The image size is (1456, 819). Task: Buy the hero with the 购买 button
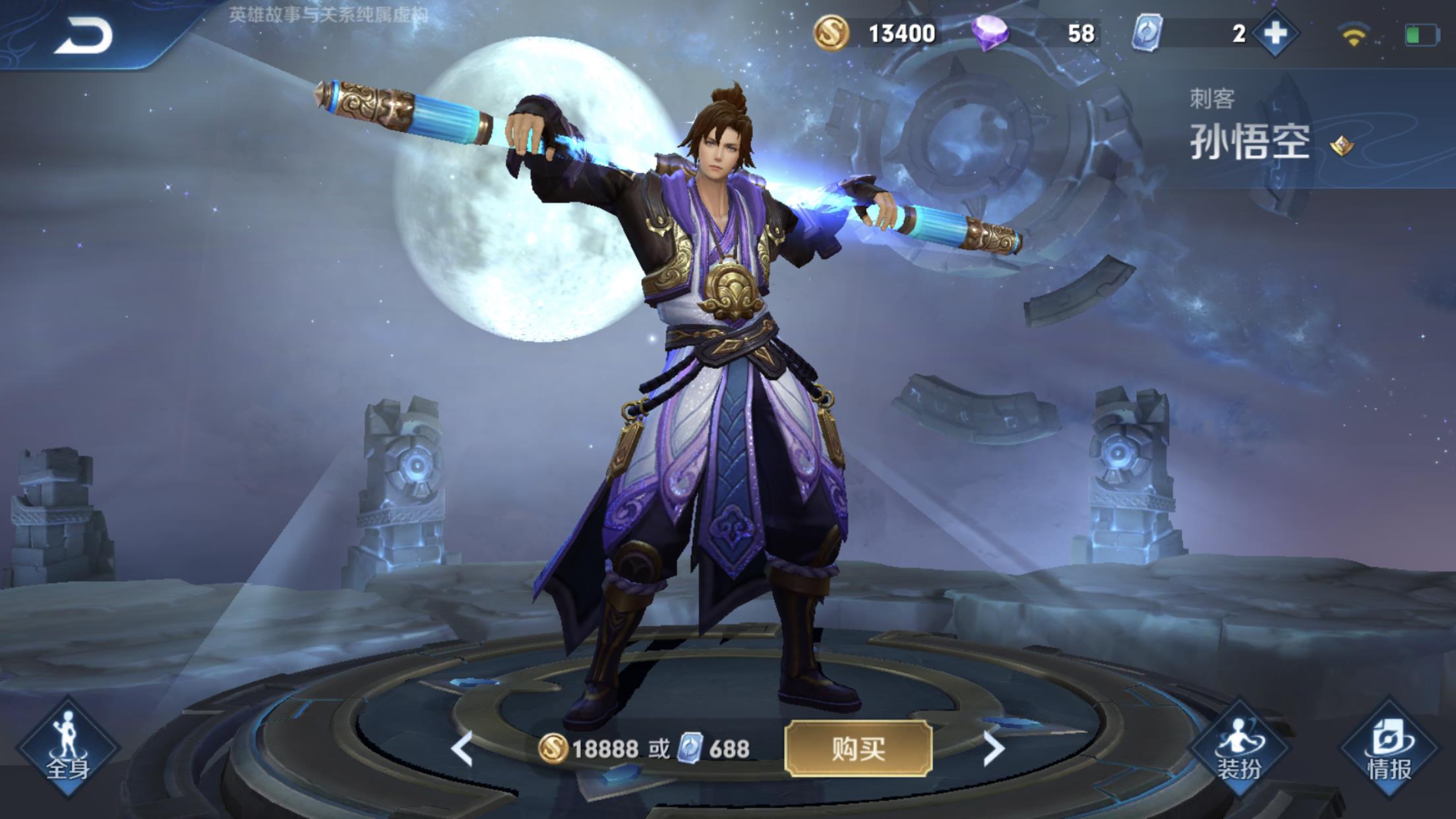point(858,748)
